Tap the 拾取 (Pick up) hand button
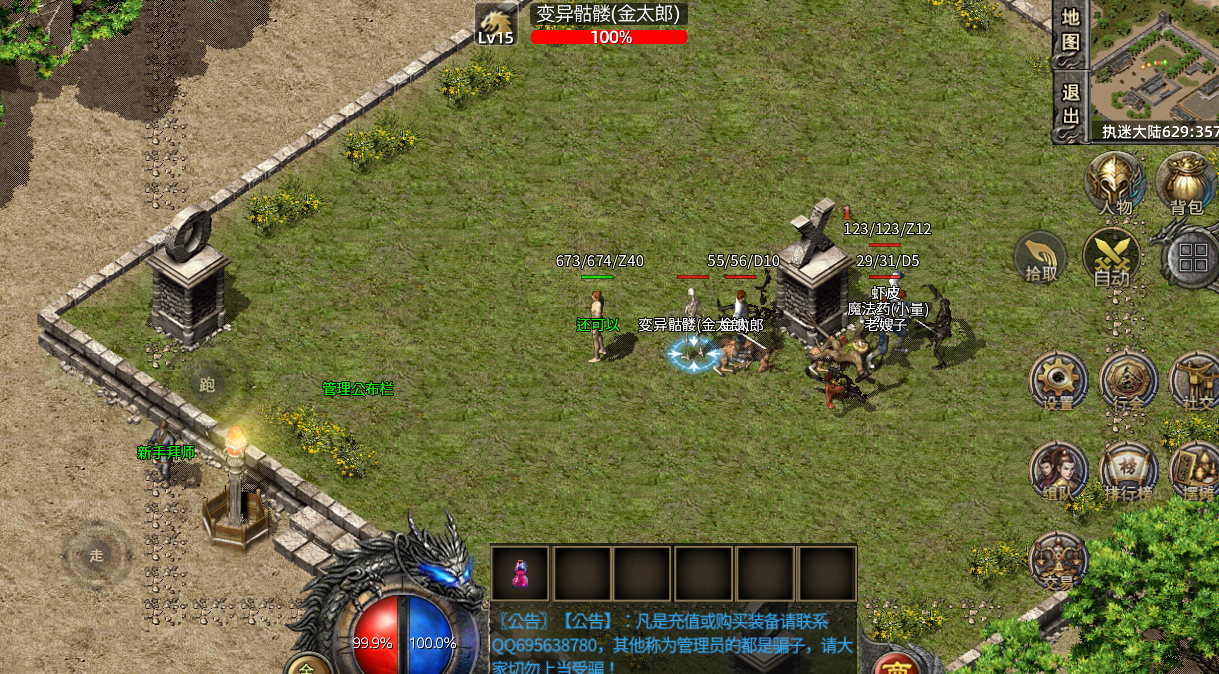This screenshot has height=674, width=1219. (1041, 258)
